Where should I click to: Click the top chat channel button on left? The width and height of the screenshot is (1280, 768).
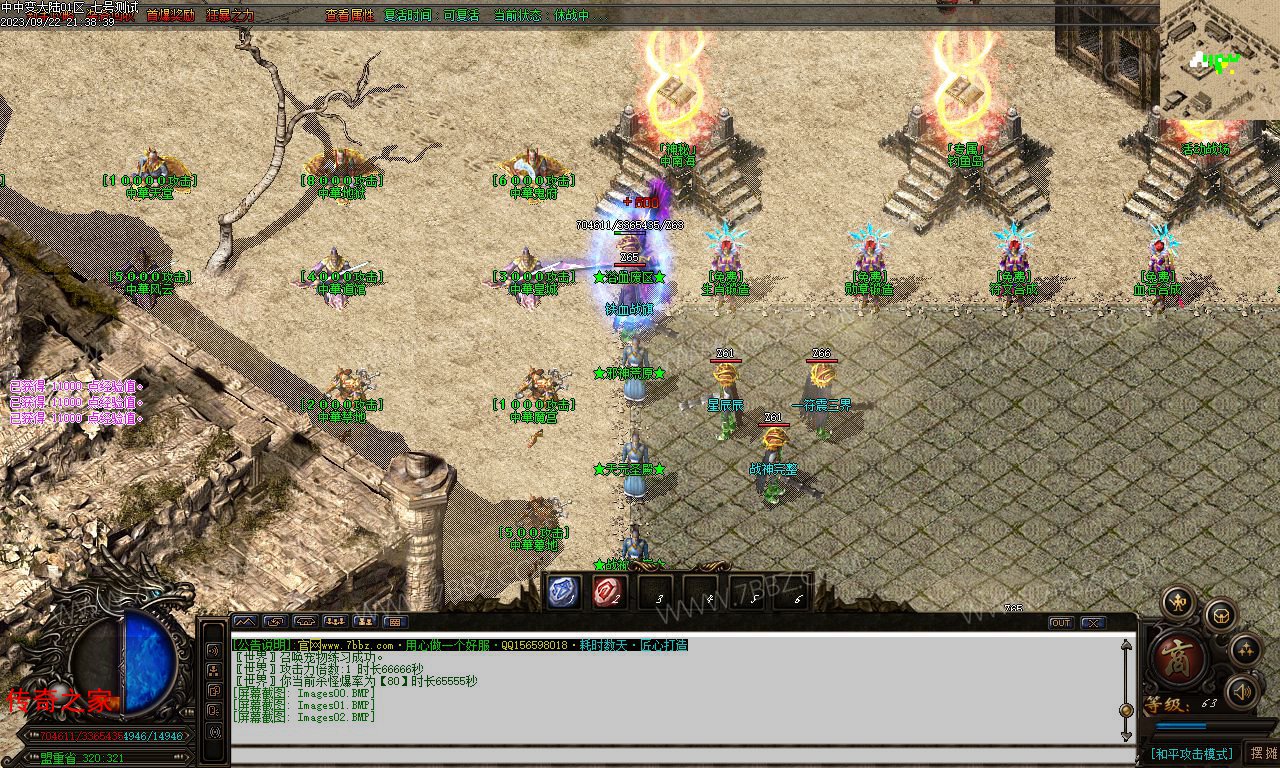click(213, 650)
